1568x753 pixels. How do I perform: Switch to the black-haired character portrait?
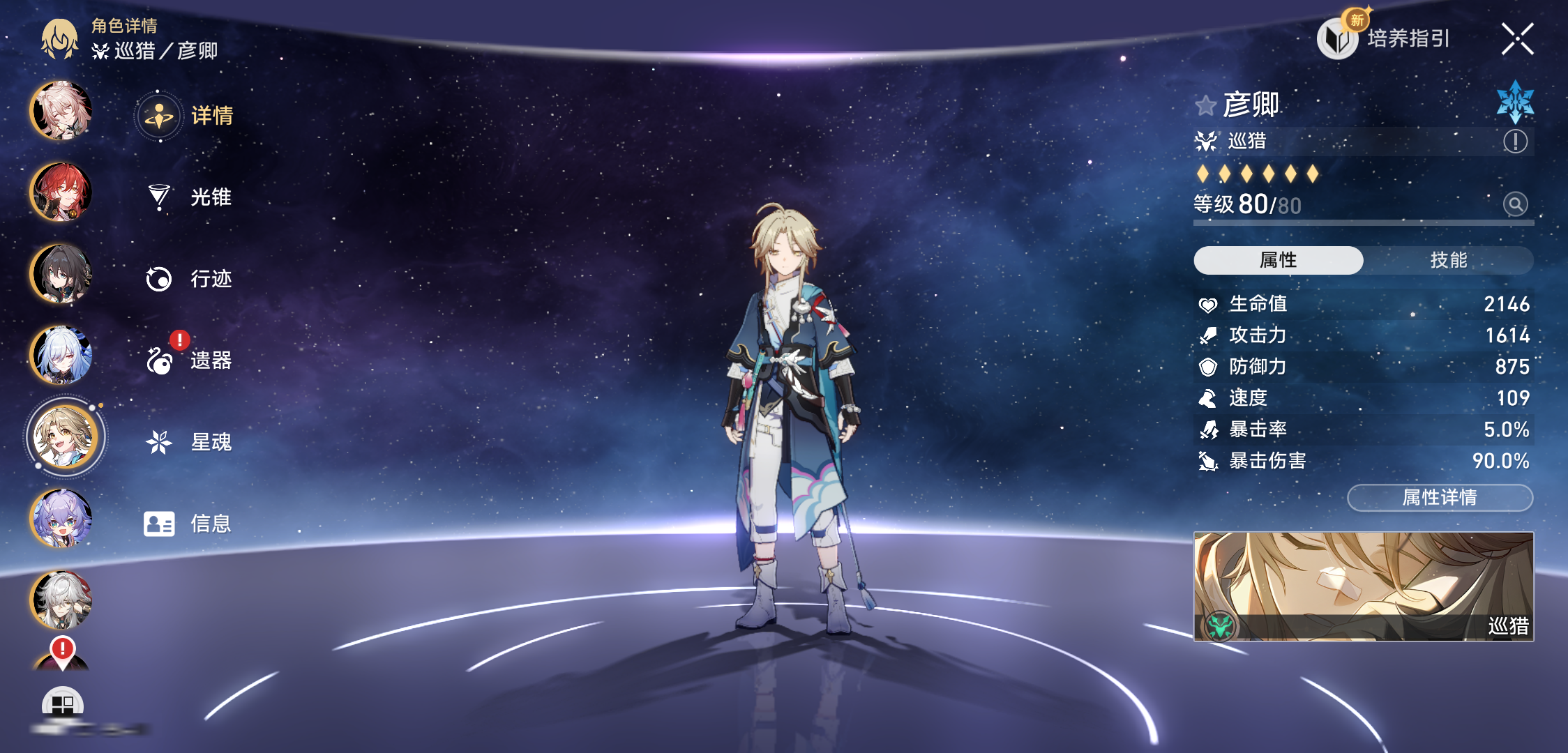(x=61, y=273)
